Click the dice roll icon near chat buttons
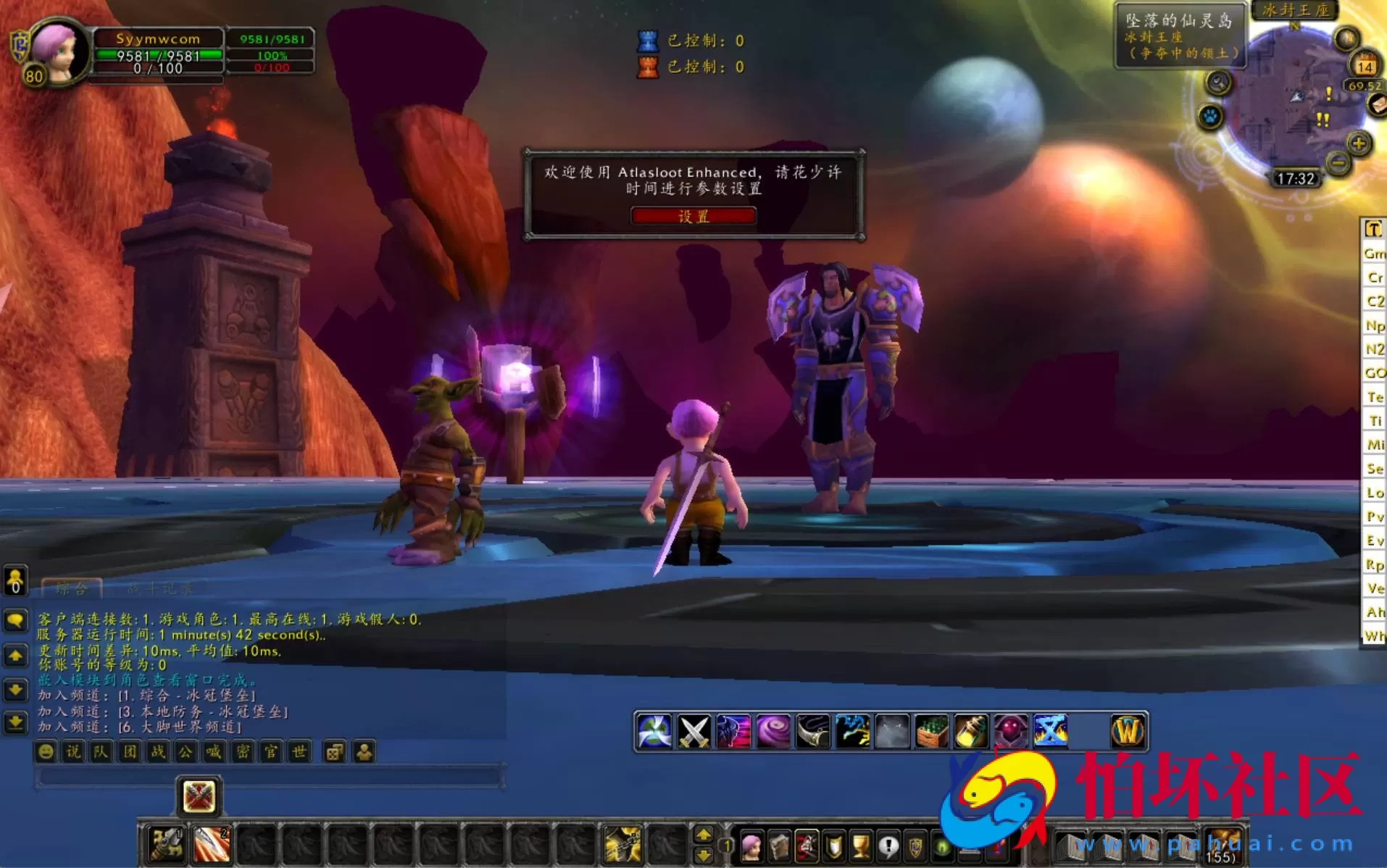1387x868 pixels. [x=334, y=752]
